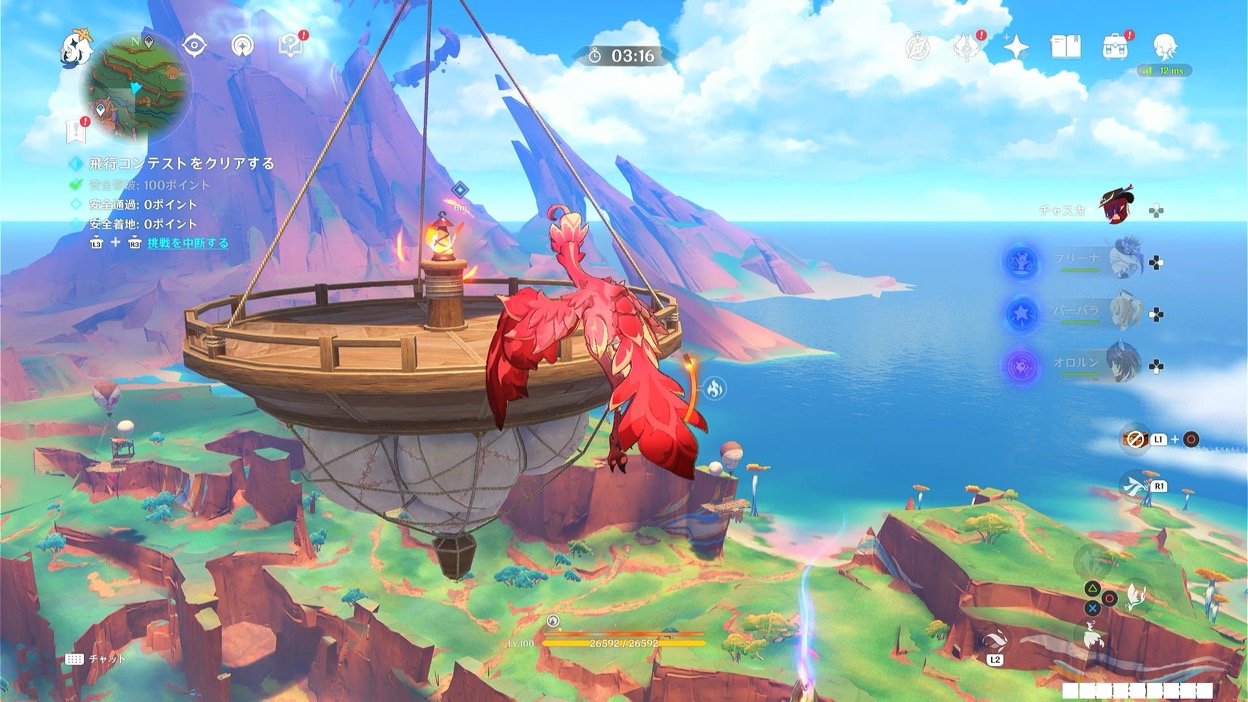Click 挑戦を中断する to abort the challenge
Image resolution: width=1248 pixels, height=702 pixels.
(188, 243)
